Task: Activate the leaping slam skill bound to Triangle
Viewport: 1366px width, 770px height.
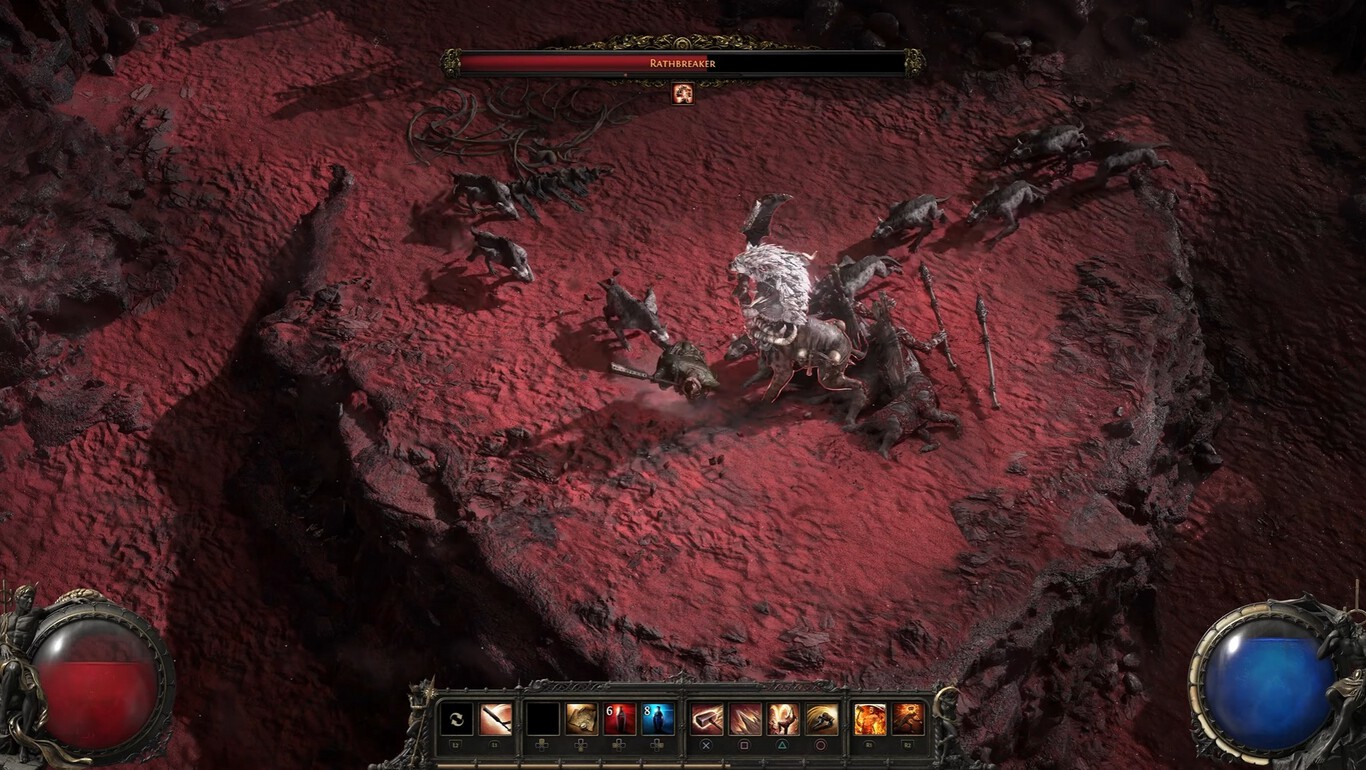Action: tap(784, 718)
